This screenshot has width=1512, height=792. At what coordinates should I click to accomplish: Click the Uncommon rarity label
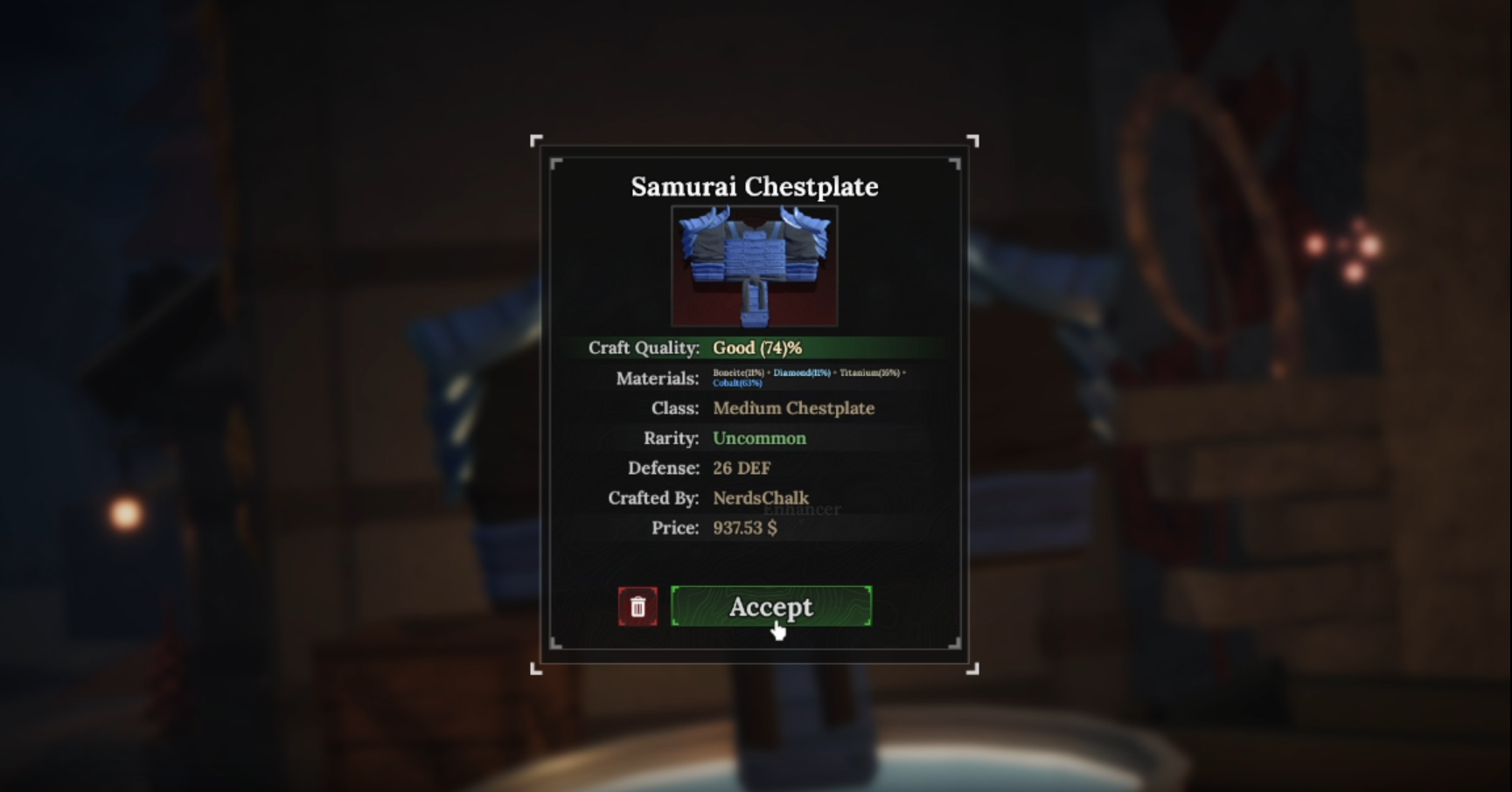tap(759, 438)
